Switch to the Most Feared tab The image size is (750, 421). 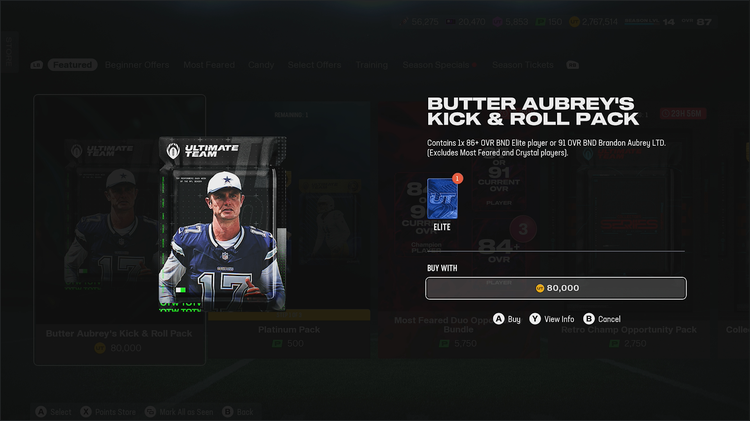[x=209, y=65]
